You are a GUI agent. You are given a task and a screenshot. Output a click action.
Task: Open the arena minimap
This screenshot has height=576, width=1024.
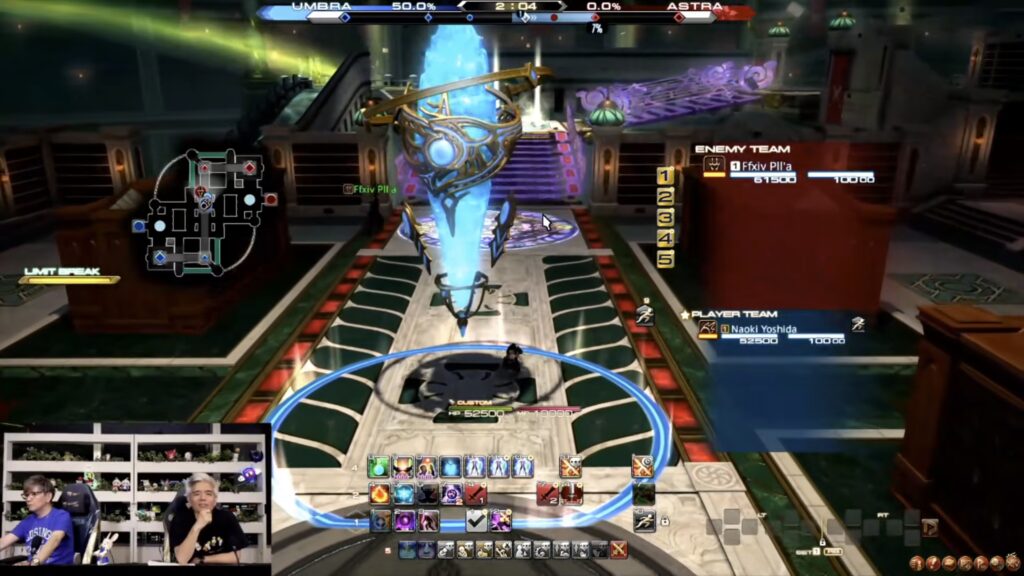(205, 211)
